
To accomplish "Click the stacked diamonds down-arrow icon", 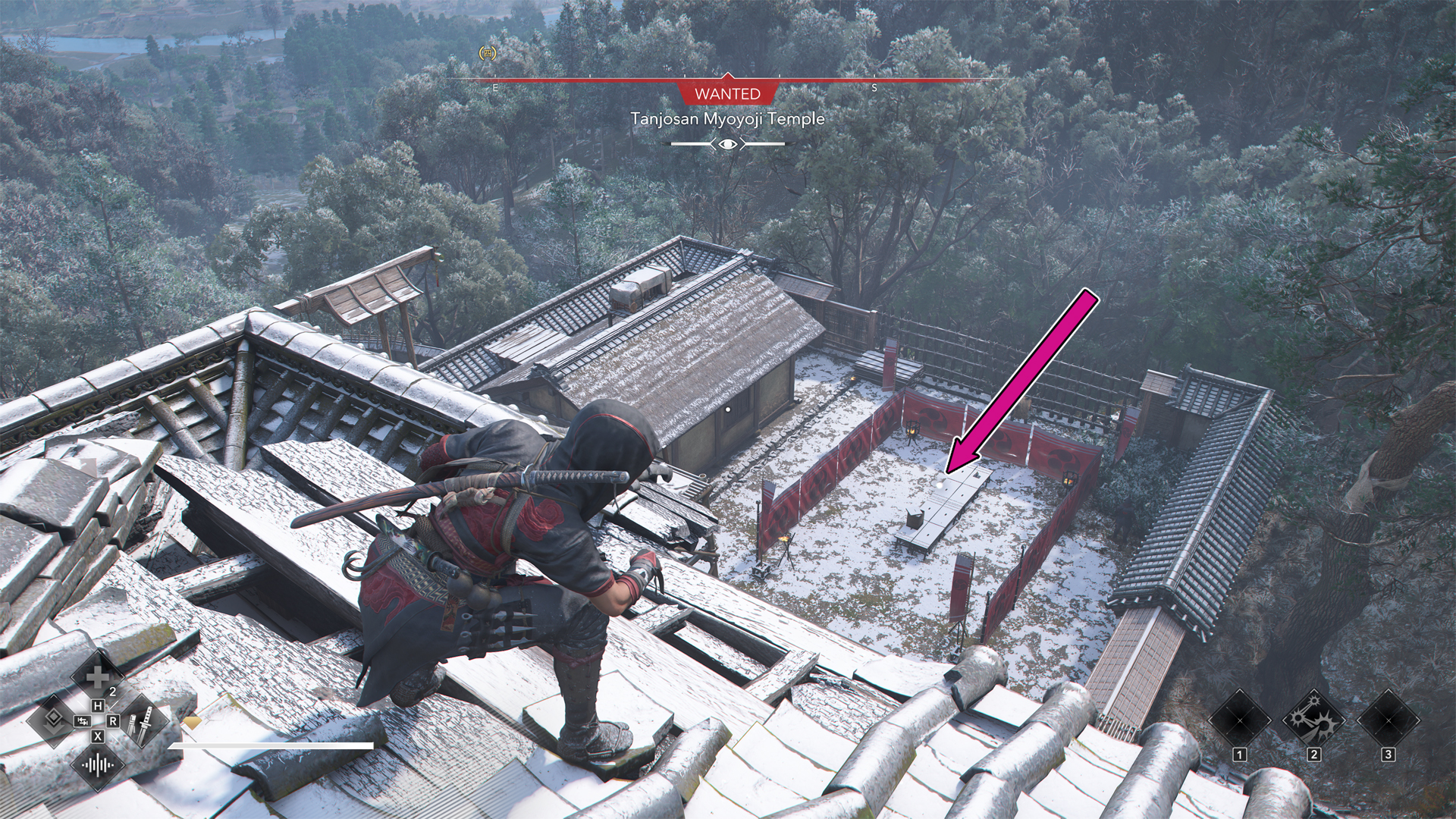I will click(x=52, y=720).
